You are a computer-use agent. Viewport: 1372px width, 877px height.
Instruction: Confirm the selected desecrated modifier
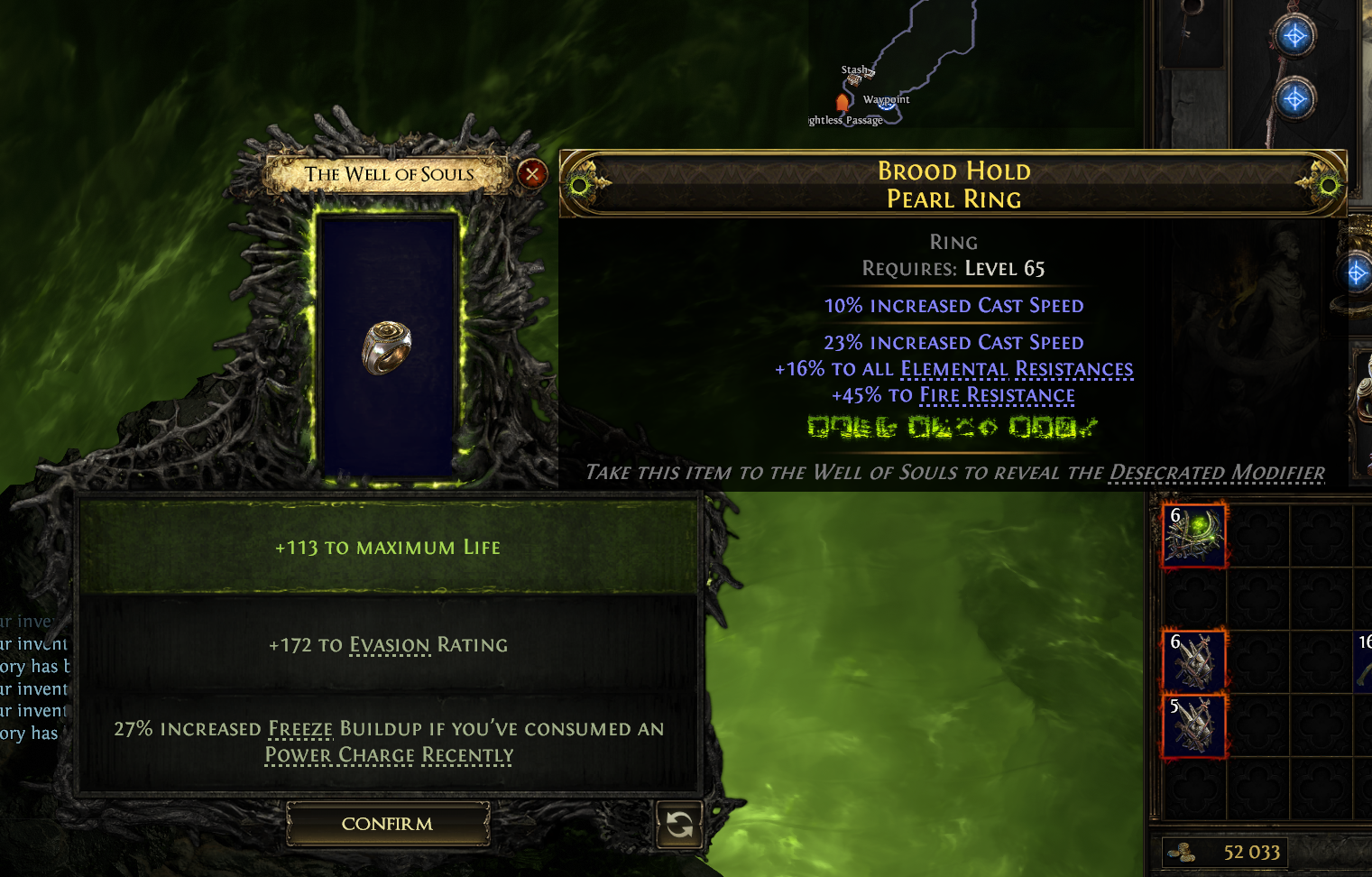coord(388,824)
